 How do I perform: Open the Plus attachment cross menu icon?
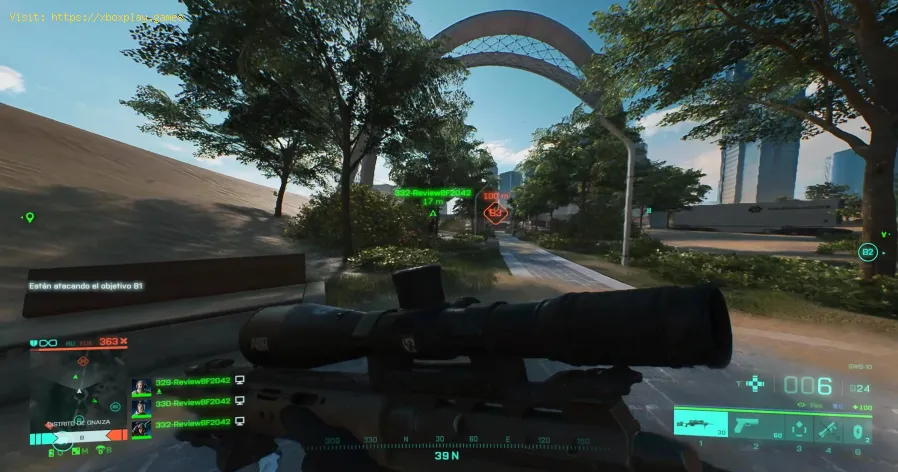[x=757, y=383]
